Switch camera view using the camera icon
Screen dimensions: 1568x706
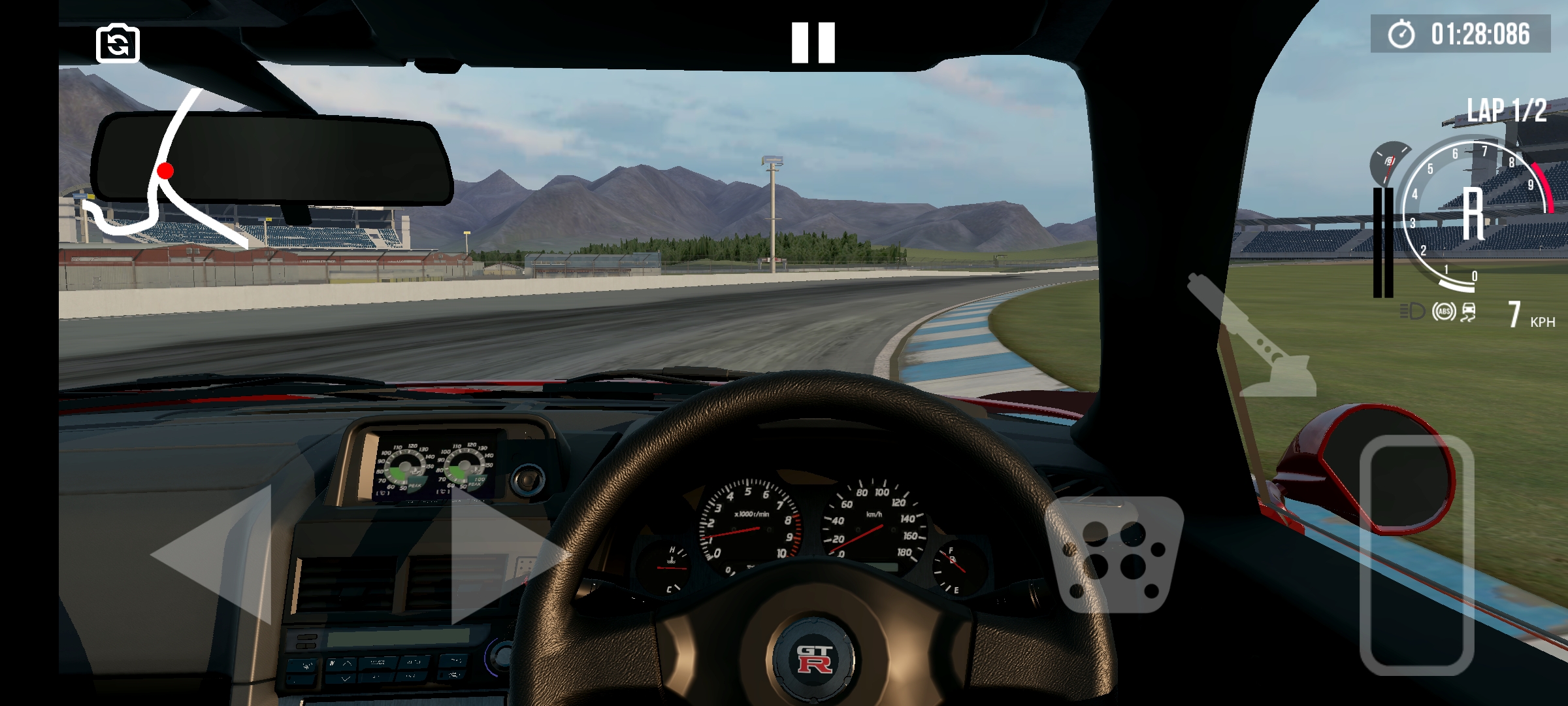(119, 43)
